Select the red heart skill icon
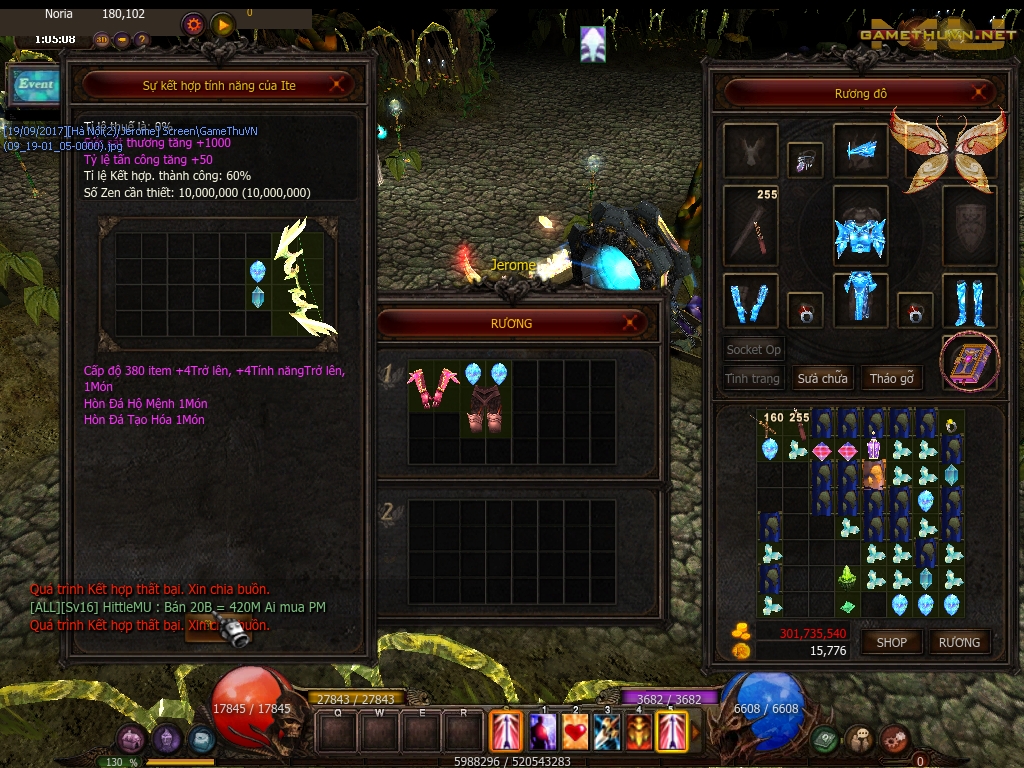Image resolution: width=1024 pixels, height=768 pixels. pos(575,731)
